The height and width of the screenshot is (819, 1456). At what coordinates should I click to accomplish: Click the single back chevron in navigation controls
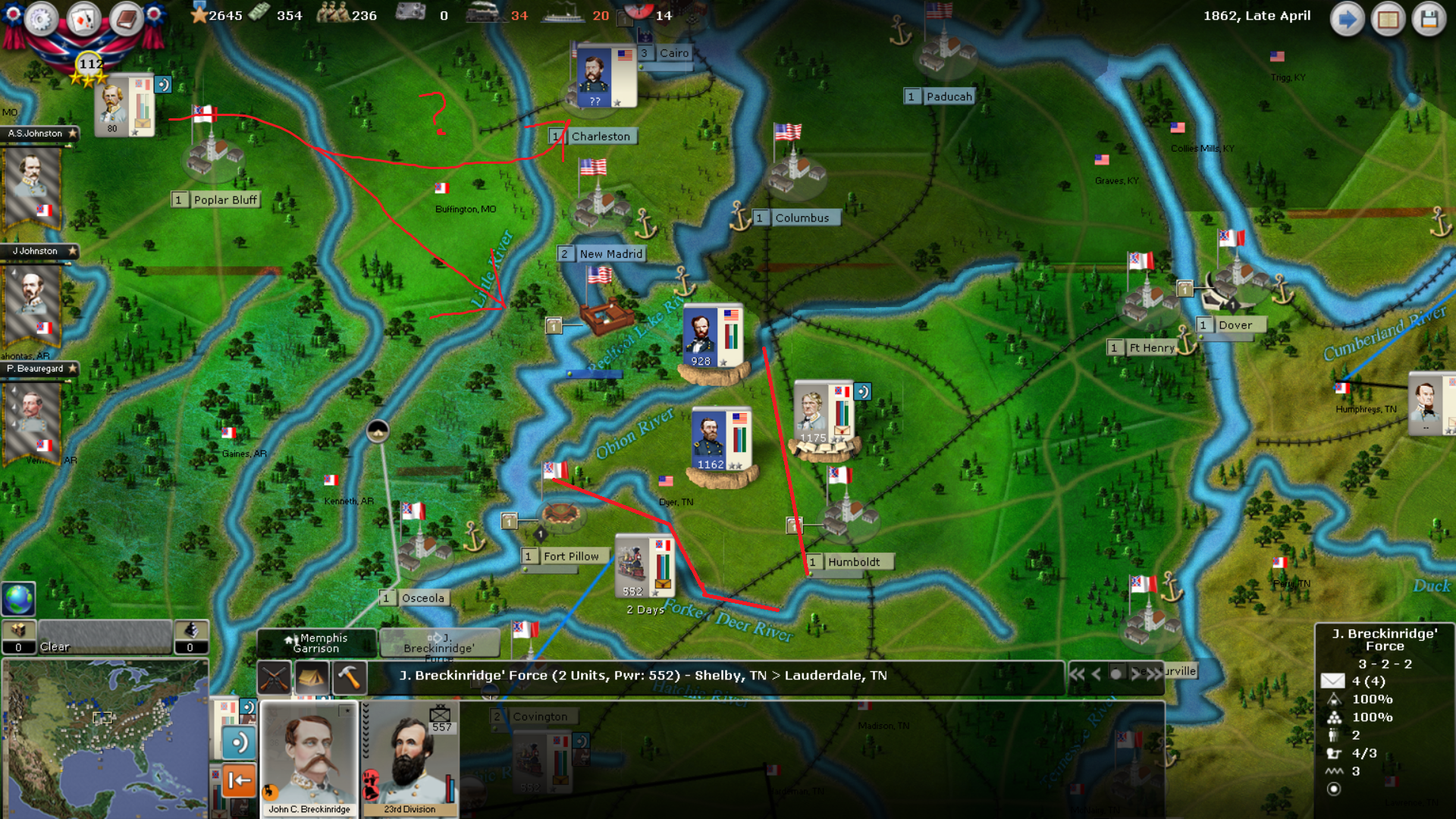pos(1095,675)
